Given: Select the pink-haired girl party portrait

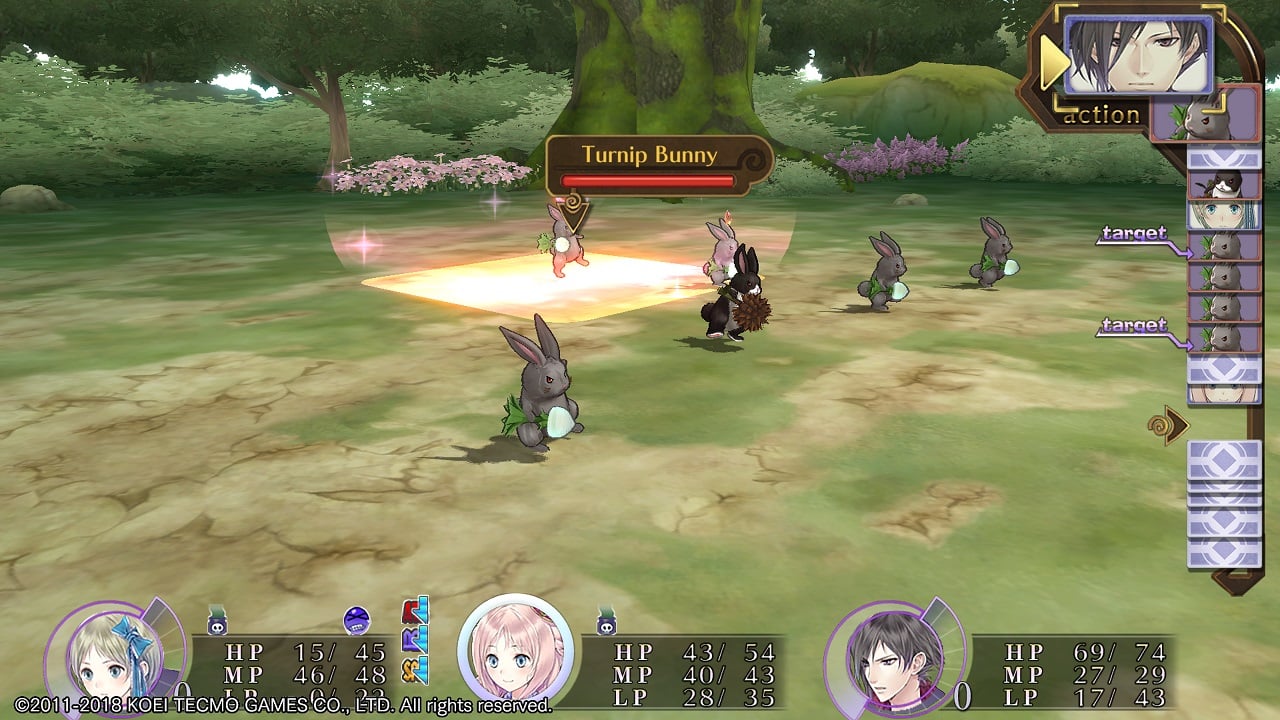Looking at the screenshot, I should click(x=515, y=652).
